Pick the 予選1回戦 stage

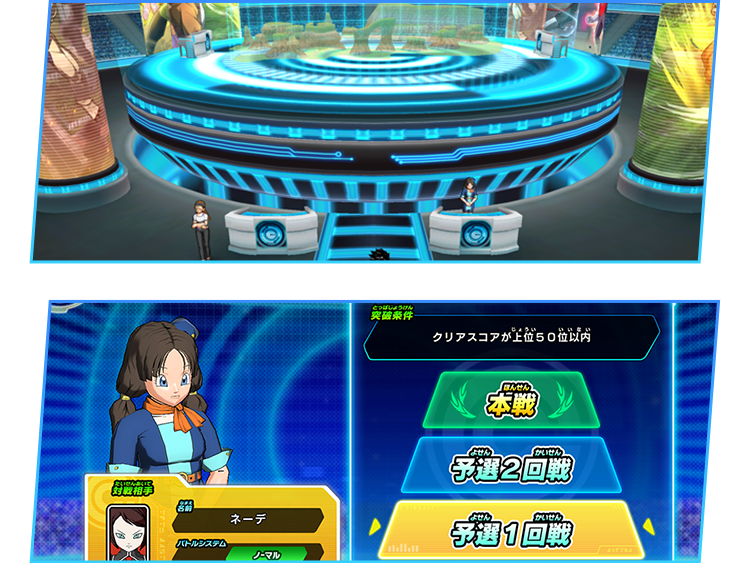511,530
